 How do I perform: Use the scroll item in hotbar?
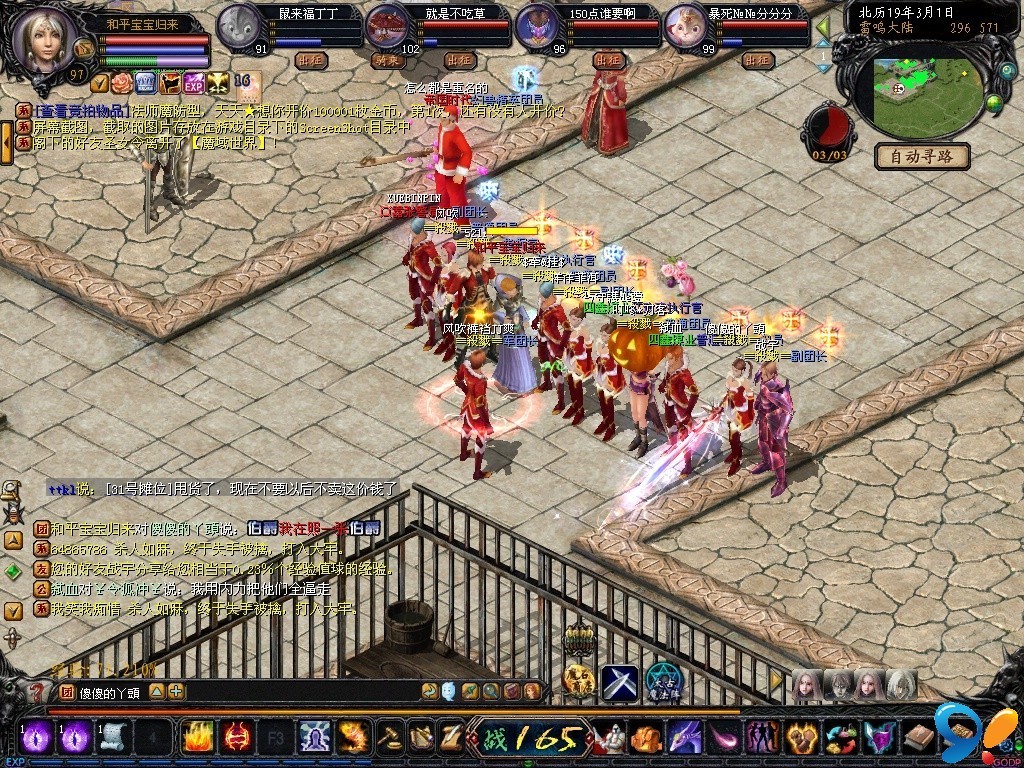pos(113,738)
